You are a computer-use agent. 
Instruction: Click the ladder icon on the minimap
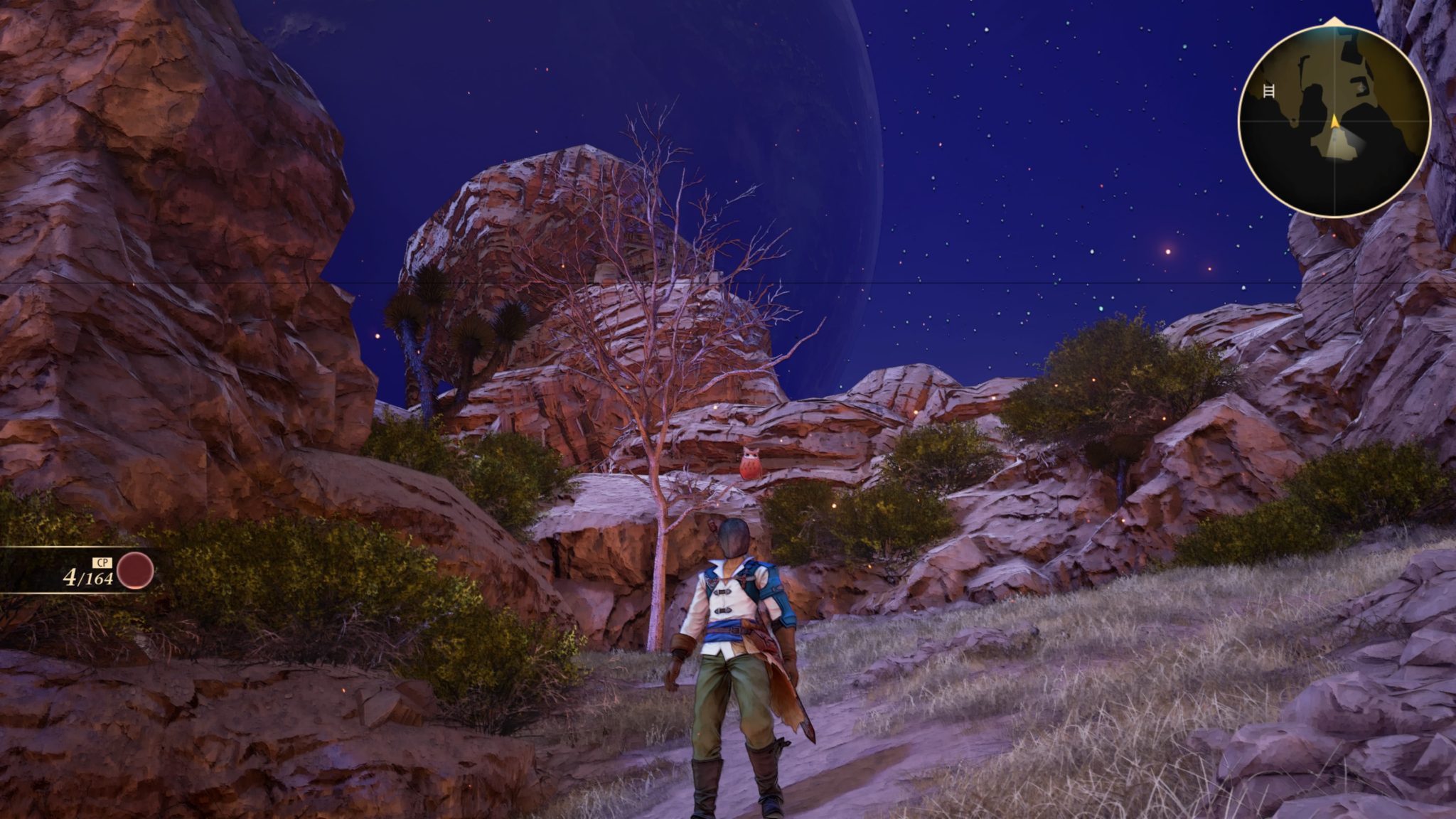point(1269,90)
